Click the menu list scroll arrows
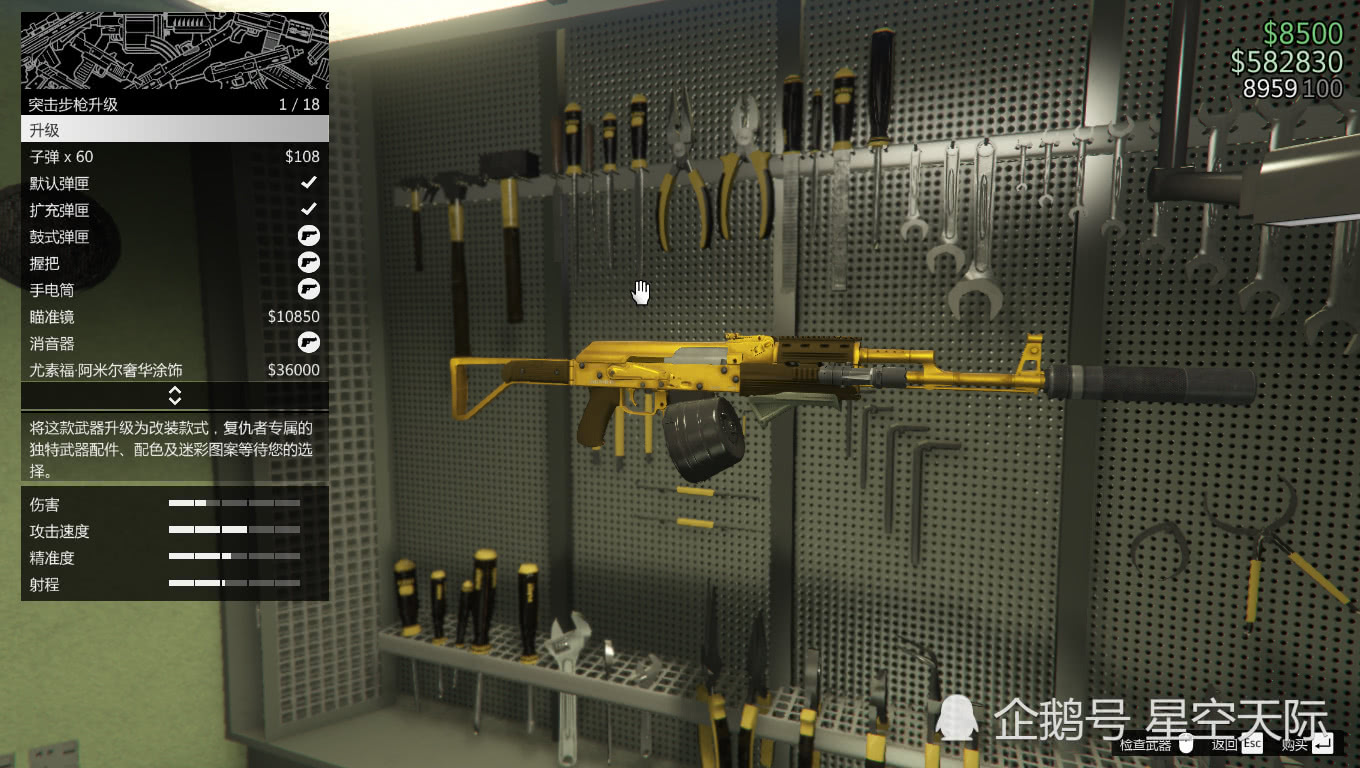This screenshot has height=768, width=1360. click(174, 396)
